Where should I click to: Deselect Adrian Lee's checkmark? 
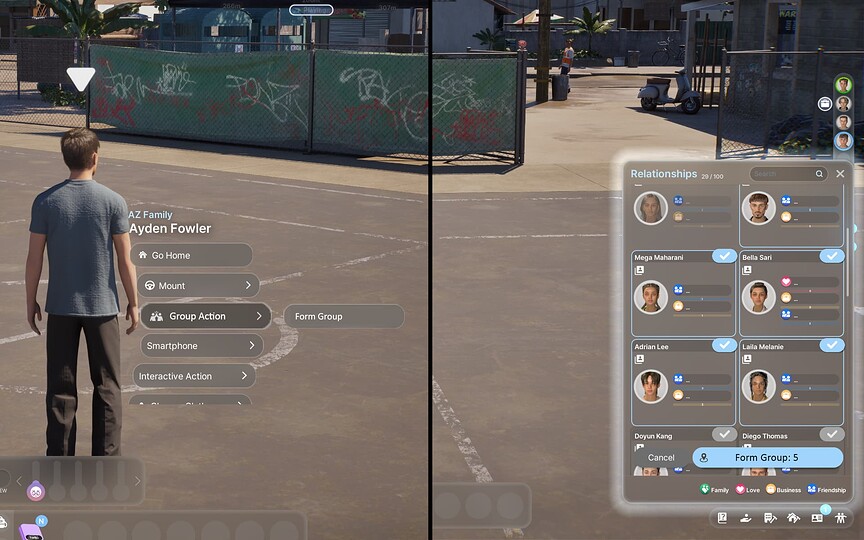[724, 345]
